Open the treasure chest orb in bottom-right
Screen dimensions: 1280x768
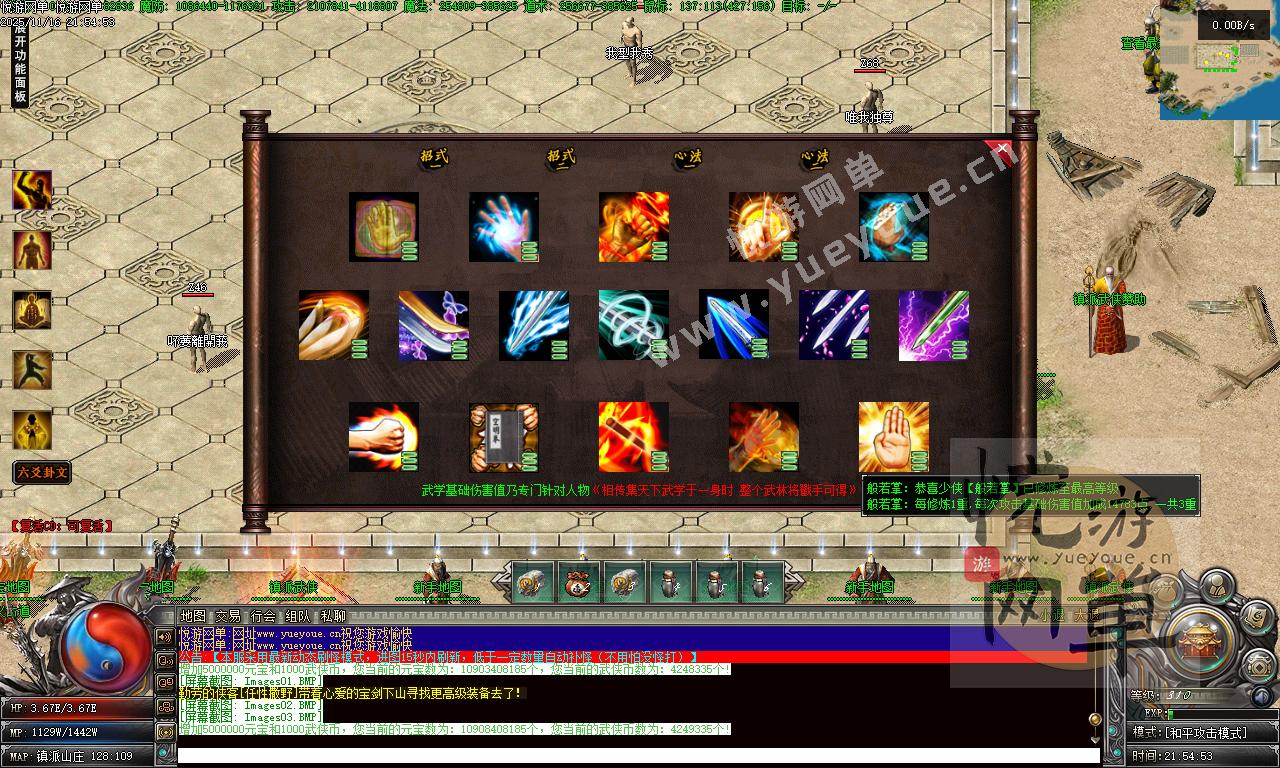click(x=1259, y=666)
